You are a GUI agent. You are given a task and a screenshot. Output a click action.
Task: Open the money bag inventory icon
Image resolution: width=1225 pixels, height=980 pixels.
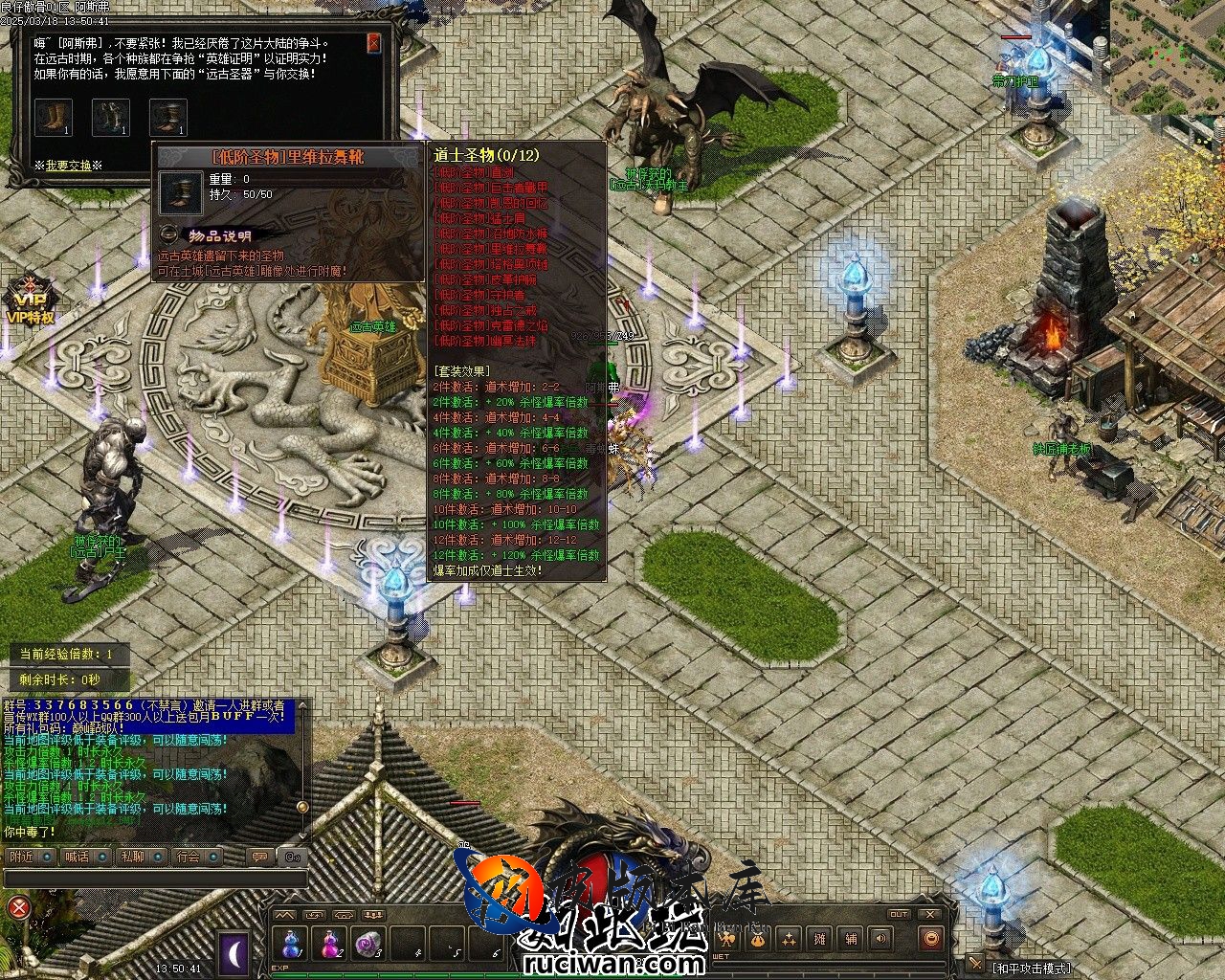[756, 940]
